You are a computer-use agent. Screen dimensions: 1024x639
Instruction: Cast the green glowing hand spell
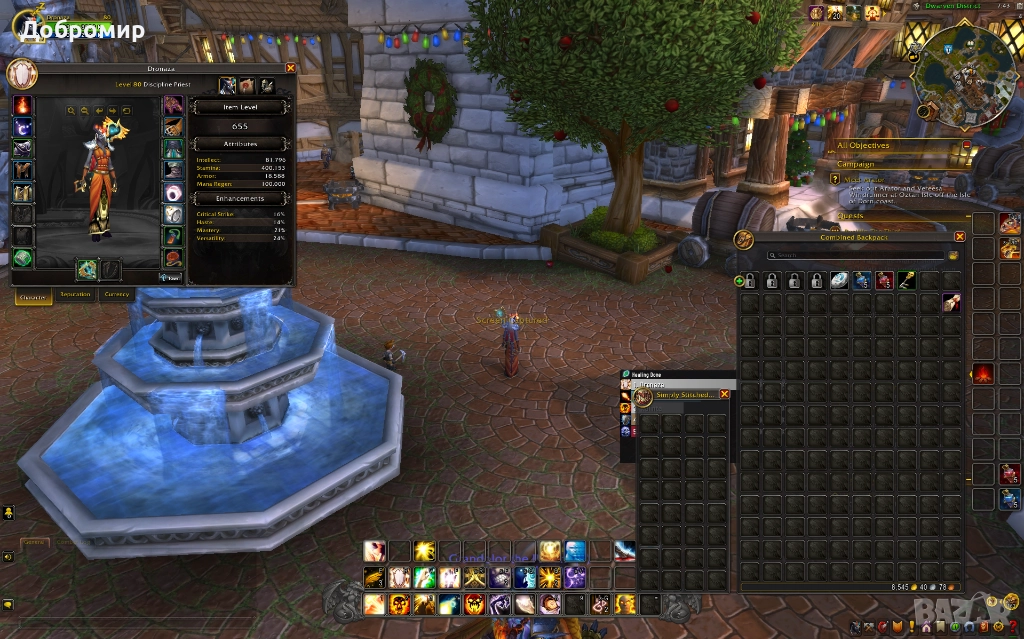tap(424, 577)
